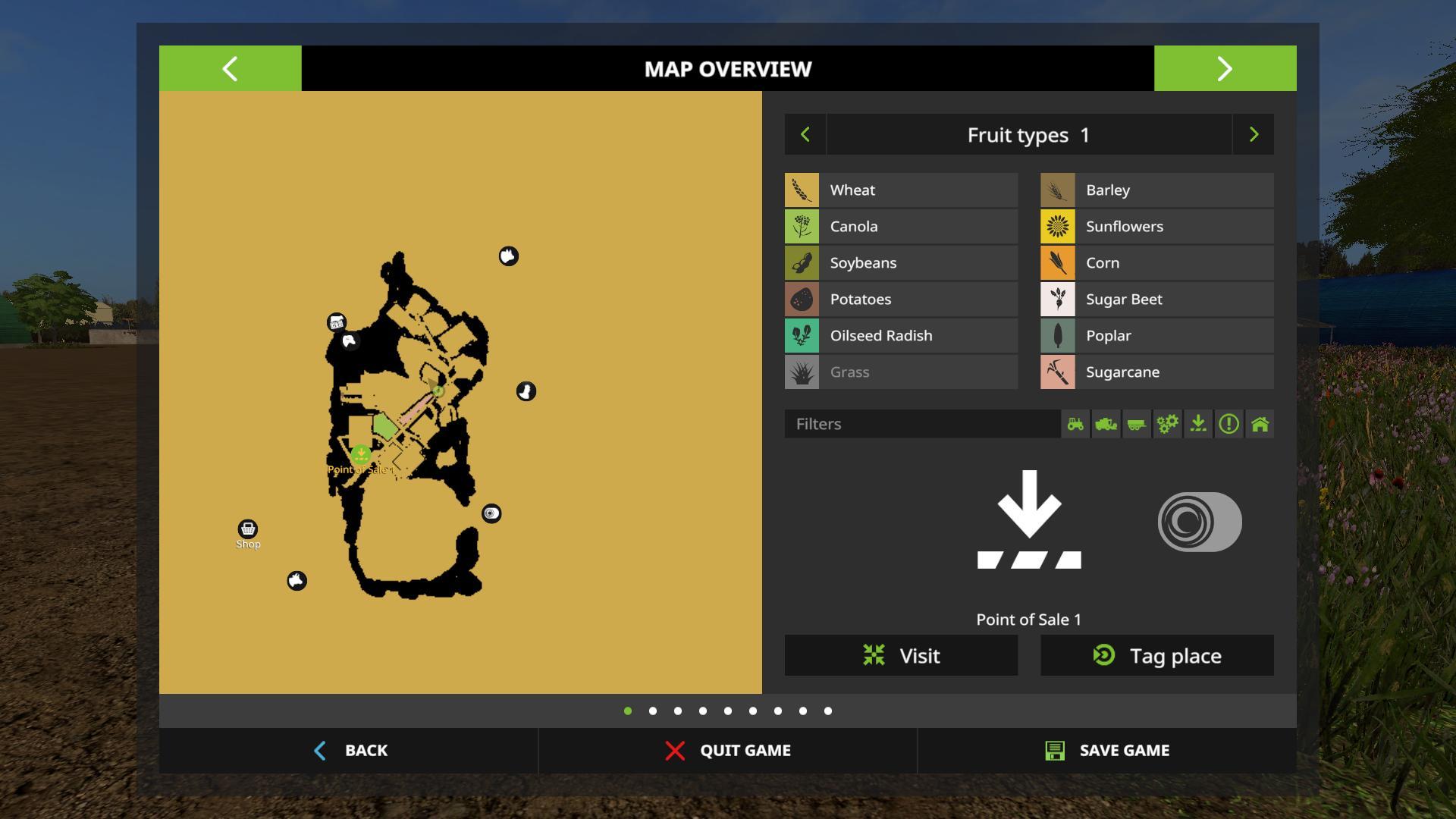Screen dimensions: 1456x819
Task: Select Canola in the fruit list
Action: click(901, 227)
